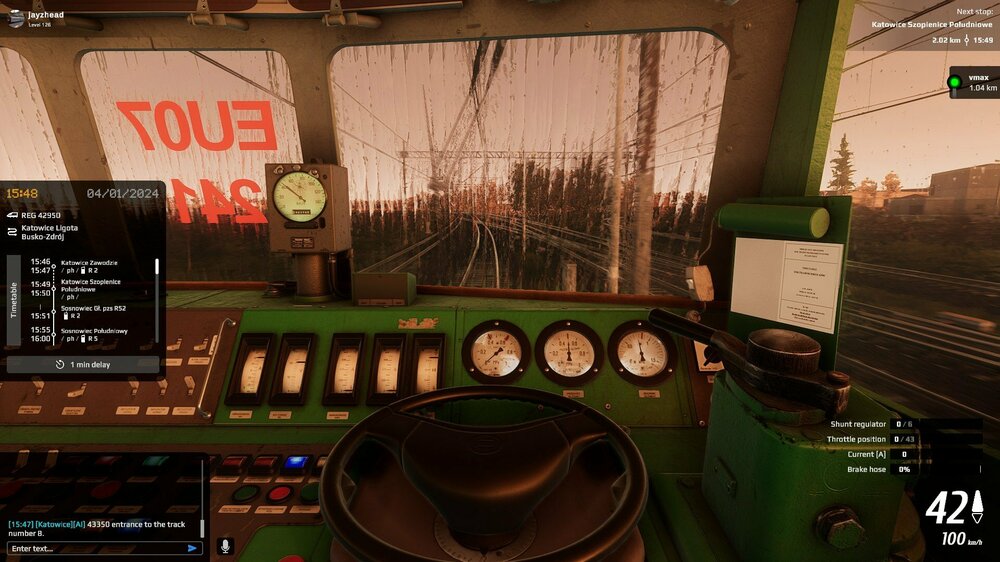
Task: Click the chat log scrollbar
Action: 202,527
